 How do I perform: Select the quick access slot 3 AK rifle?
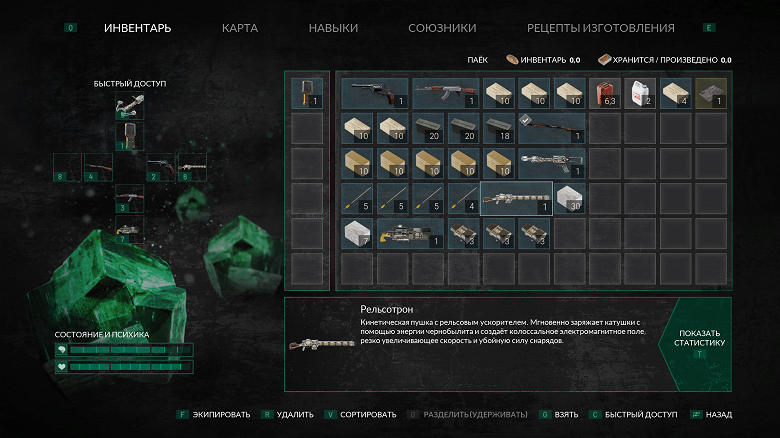128,199
